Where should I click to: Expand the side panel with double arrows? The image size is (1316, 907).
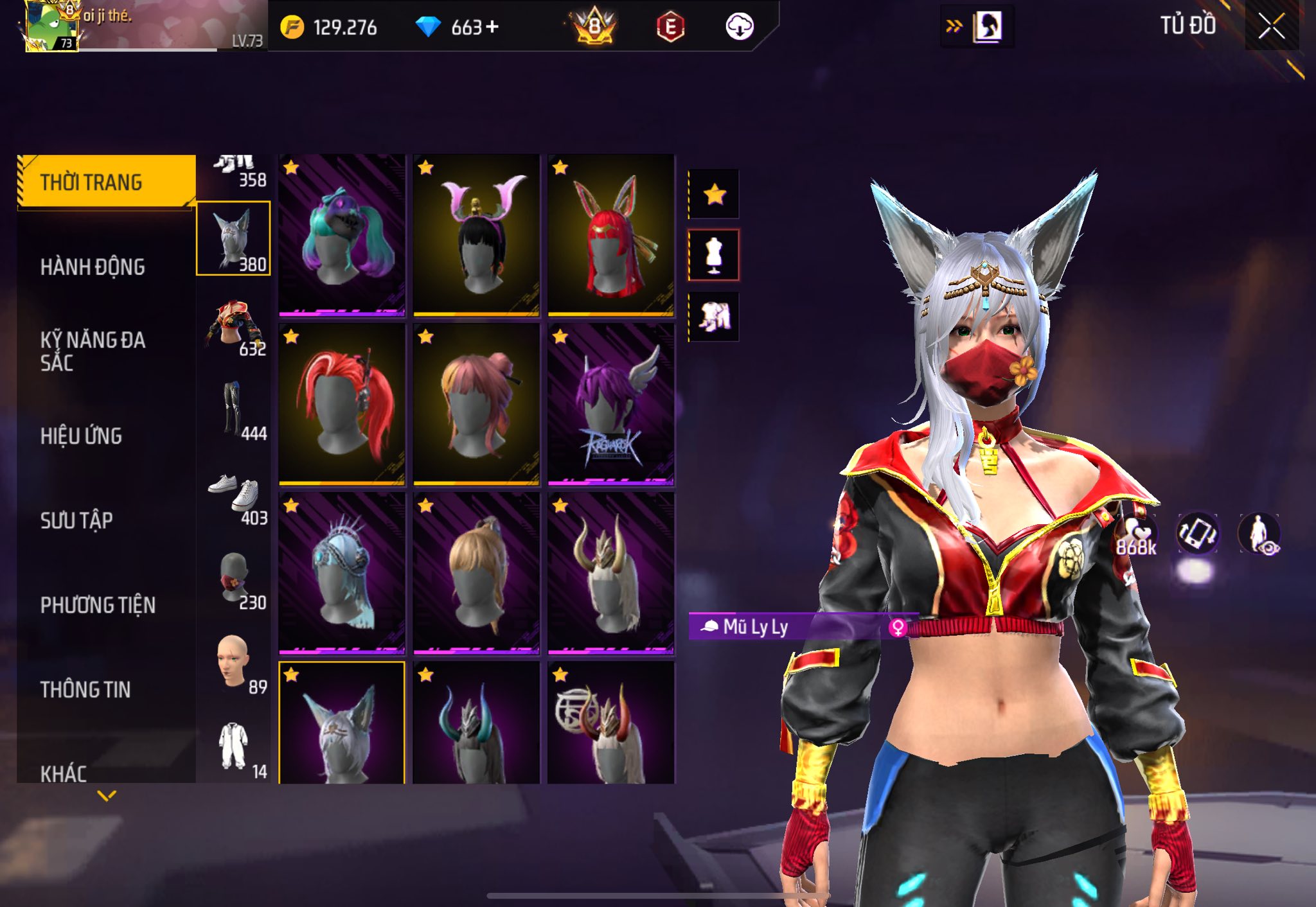(954, 26)
